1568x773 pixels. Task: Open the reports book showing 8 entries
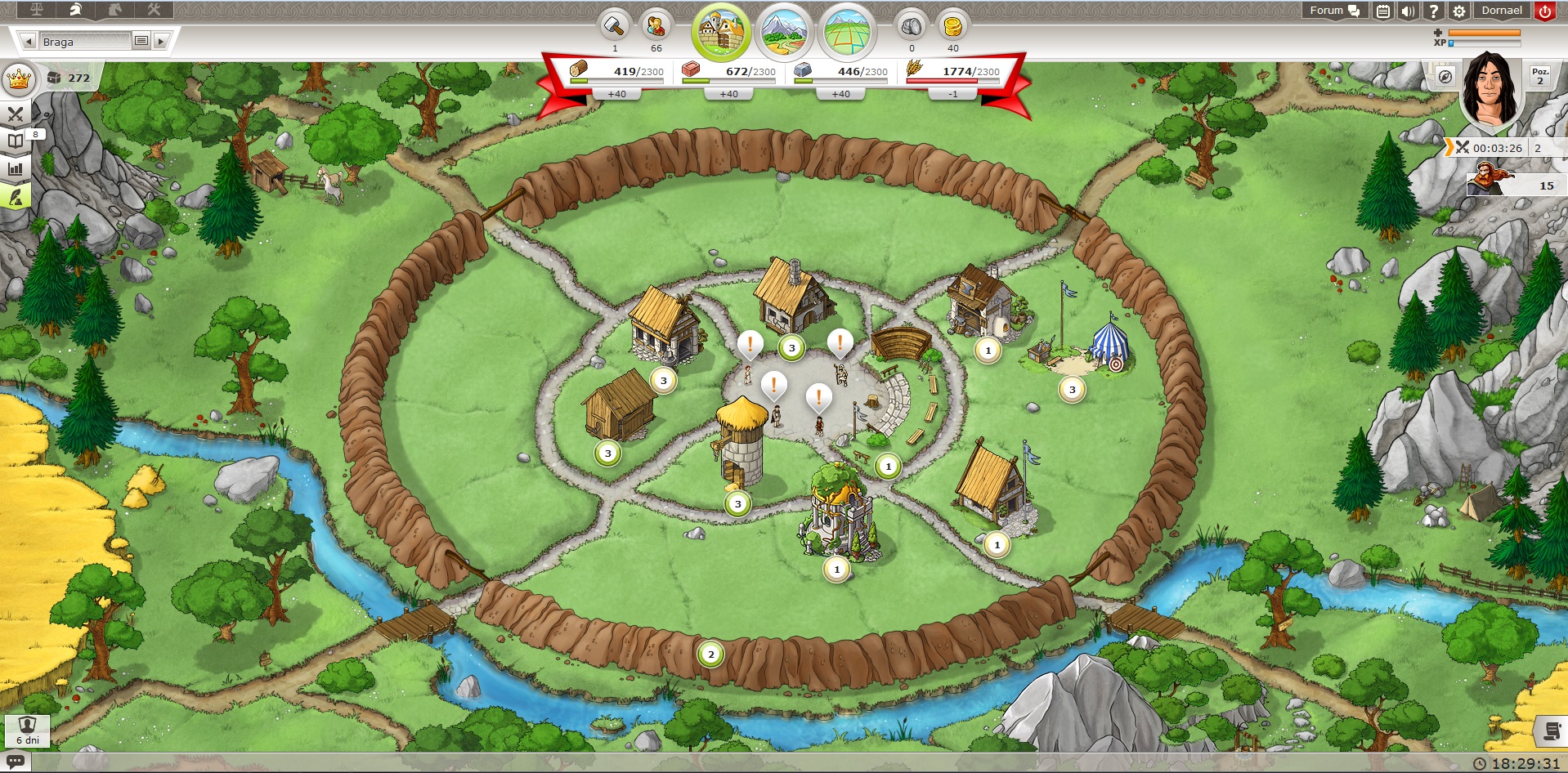(14, 141)
